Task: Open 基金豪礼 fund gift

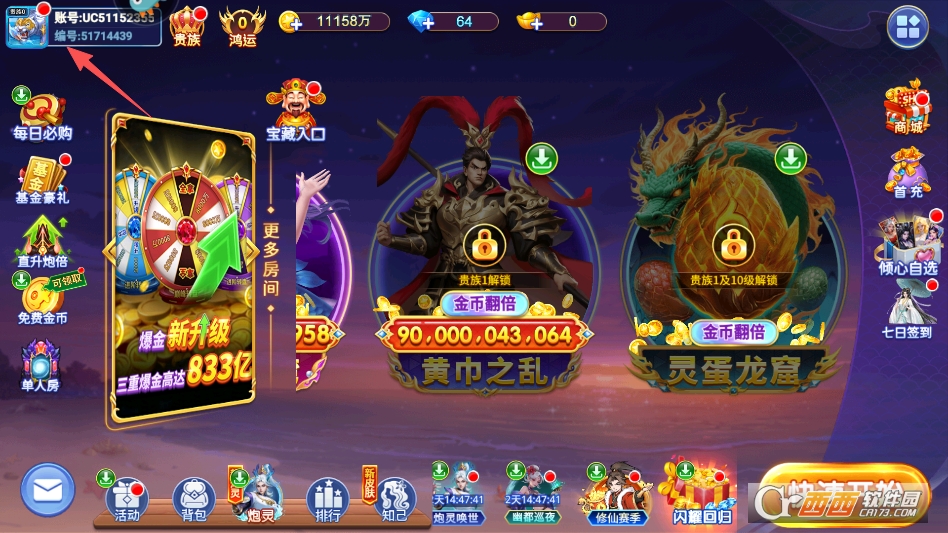Action: [41, 179]
